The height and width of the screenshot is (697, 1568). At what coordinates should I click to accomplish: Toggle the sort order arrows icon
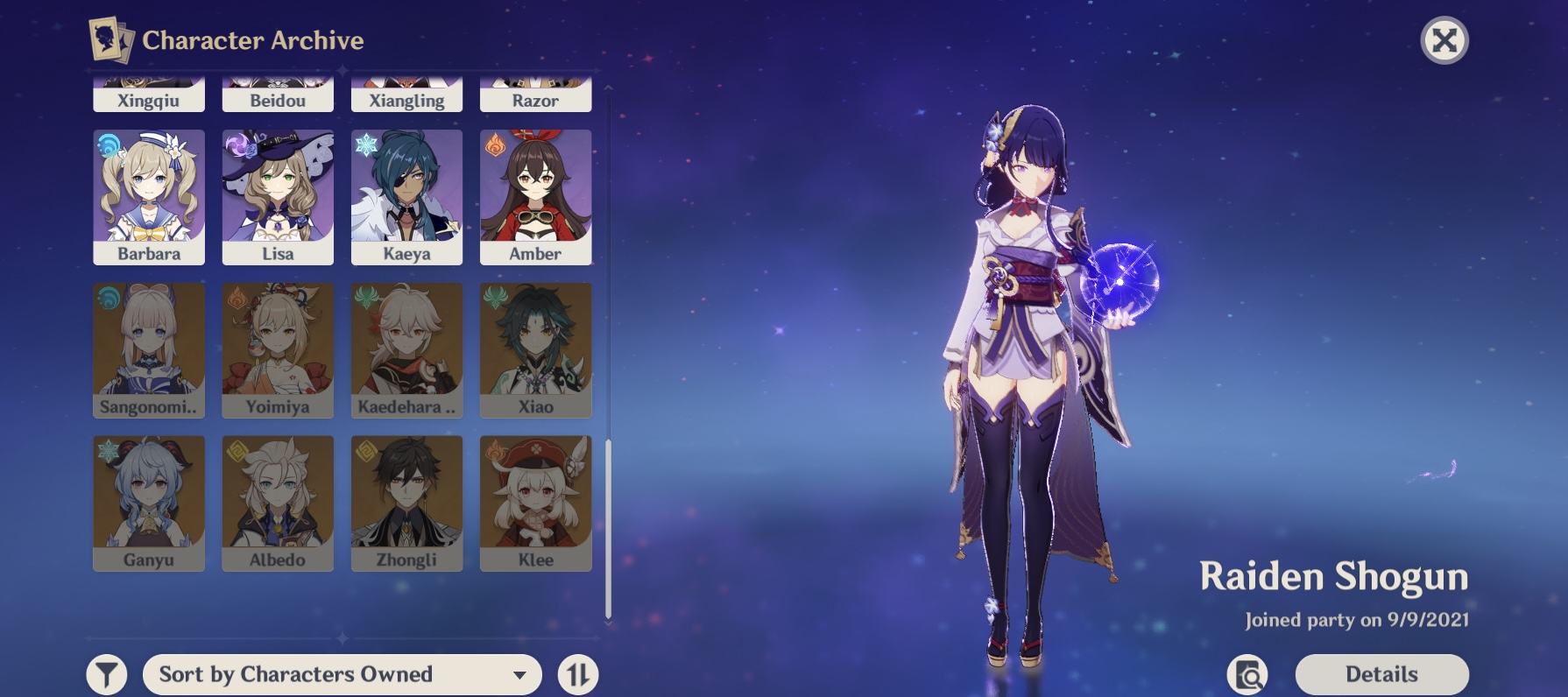coord(577,674)
